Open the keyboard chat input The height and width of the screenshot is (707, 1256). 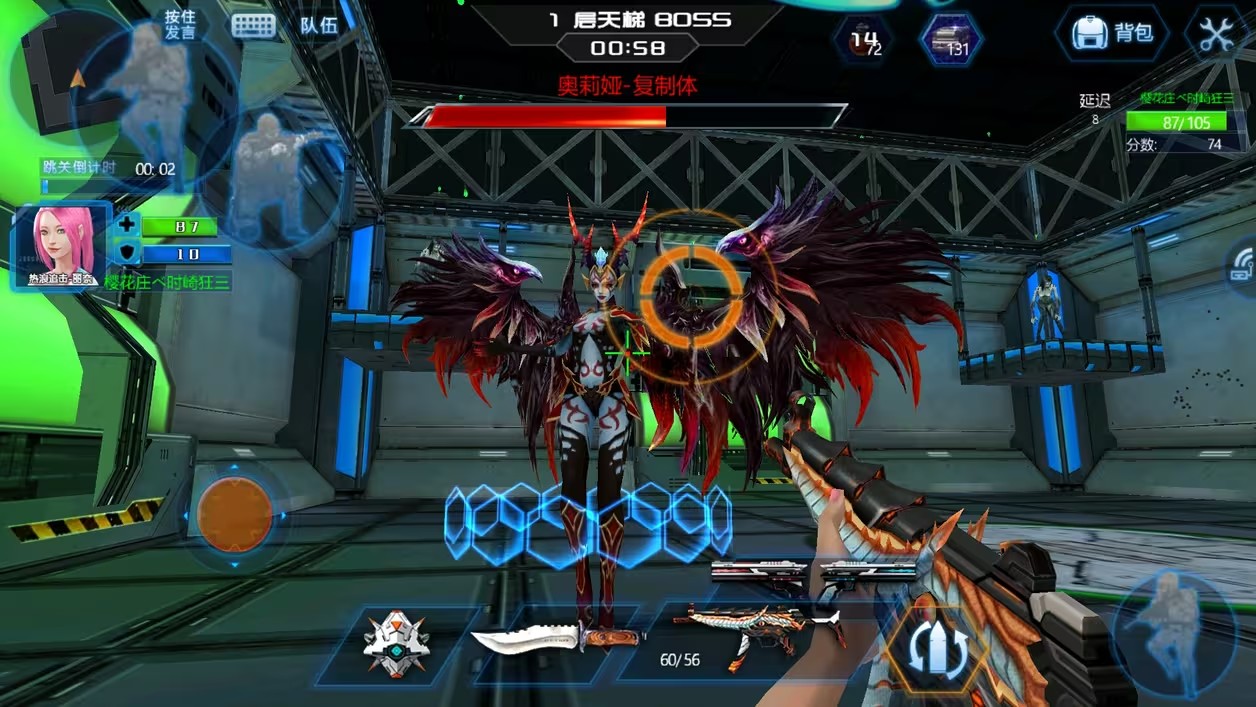tap(253, 26)
